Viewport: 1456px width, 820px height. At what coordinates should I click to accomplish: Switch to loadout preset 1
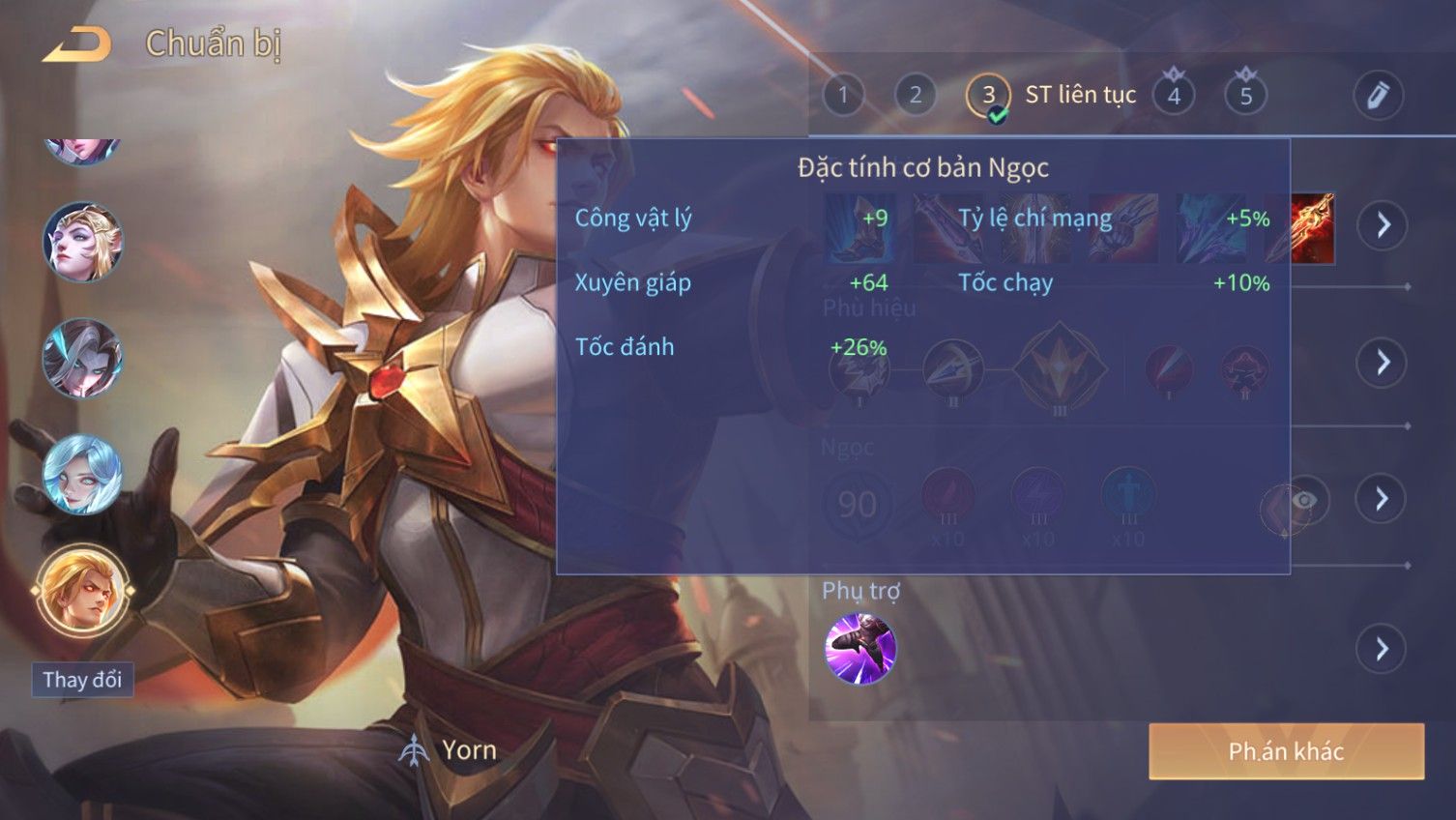point(843,95)
